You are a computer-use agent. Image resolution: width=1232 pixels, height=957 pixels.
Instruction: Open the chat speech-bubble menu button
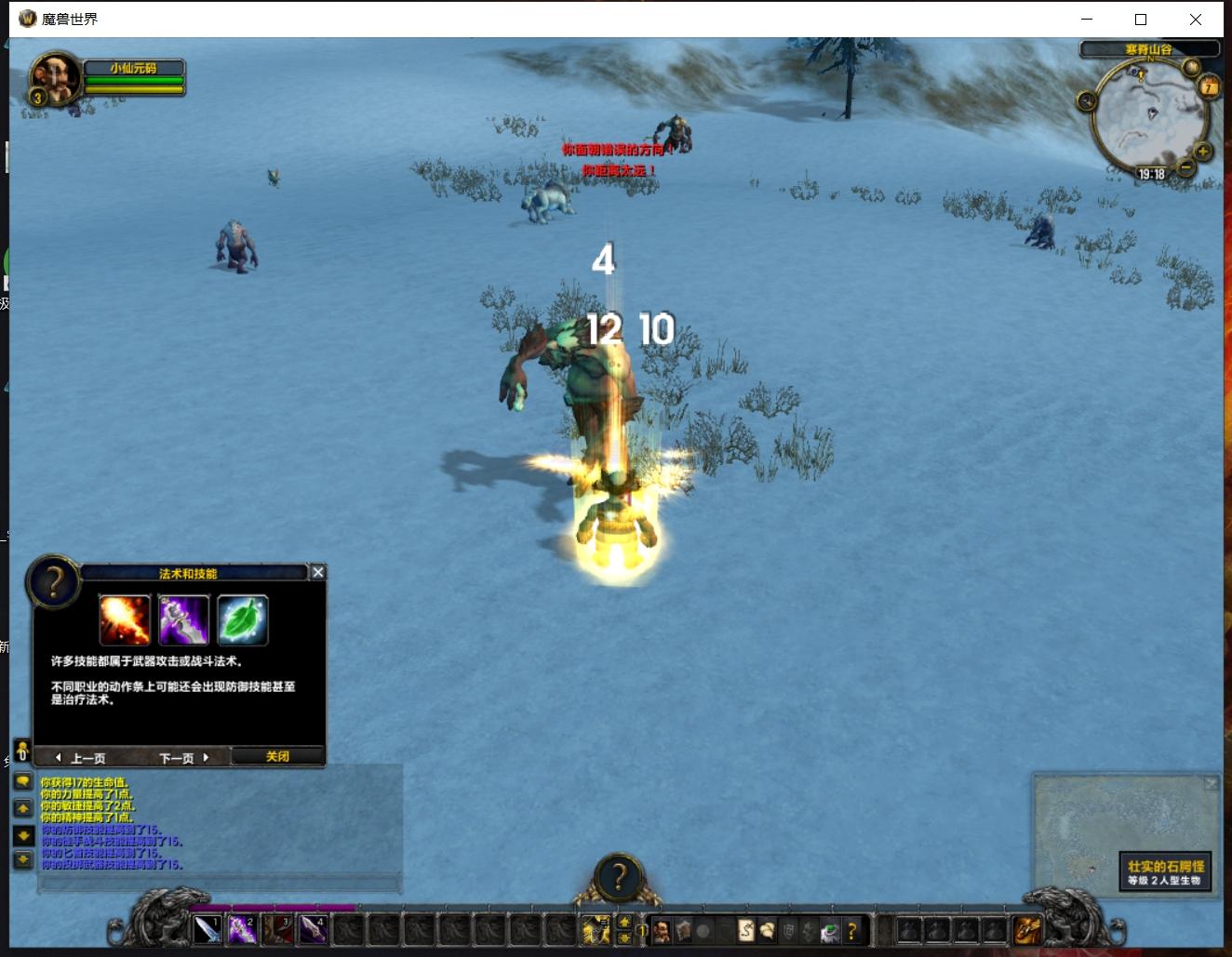[23, 782]
